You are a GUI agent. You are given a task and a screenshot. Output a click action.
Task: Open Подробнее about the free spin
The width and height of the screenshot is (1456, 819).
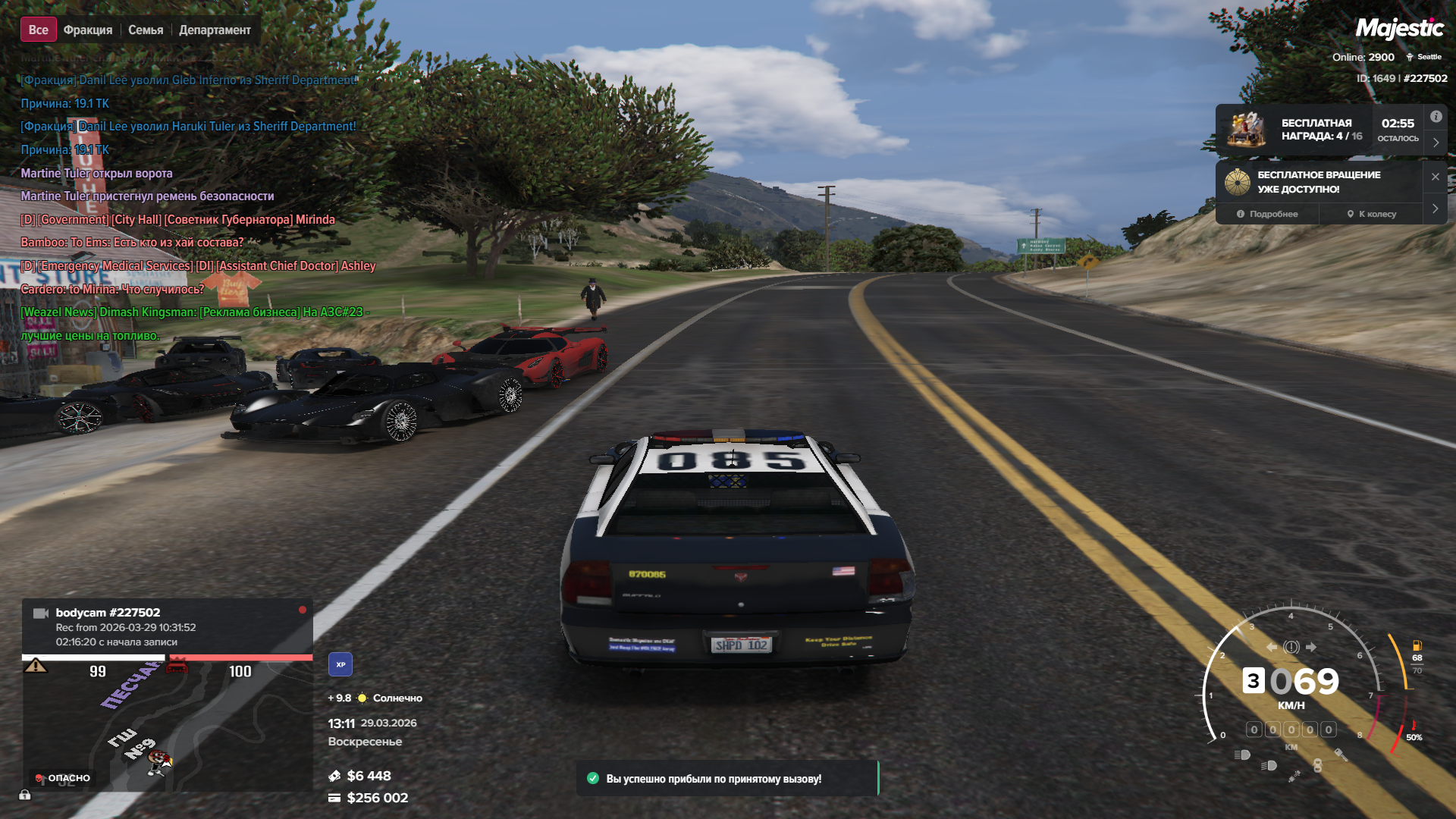pyautogui.click(x=1267, y=214)
